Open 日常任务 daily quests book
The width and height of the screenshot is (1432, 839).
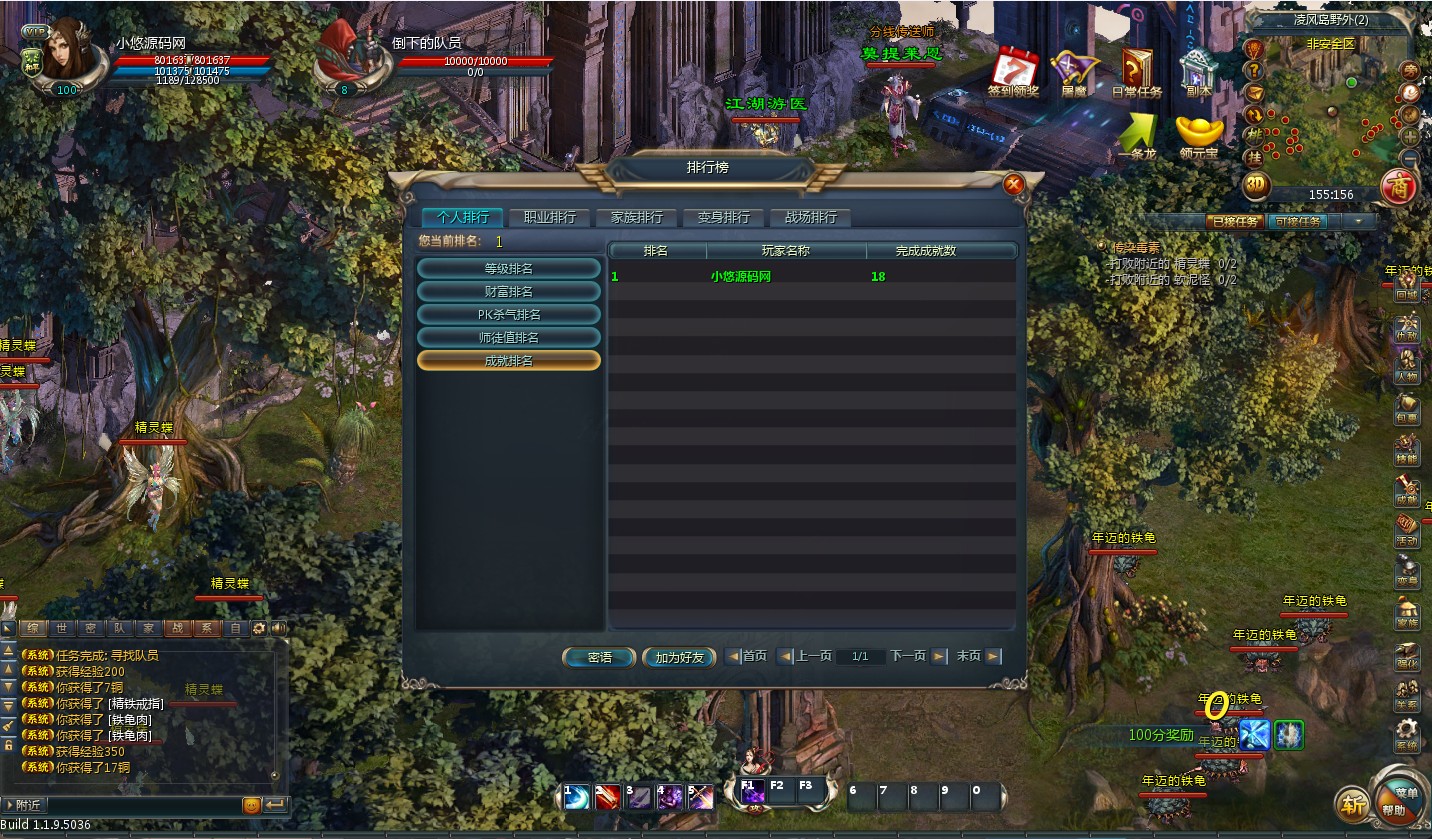(x=1137, y=72)
